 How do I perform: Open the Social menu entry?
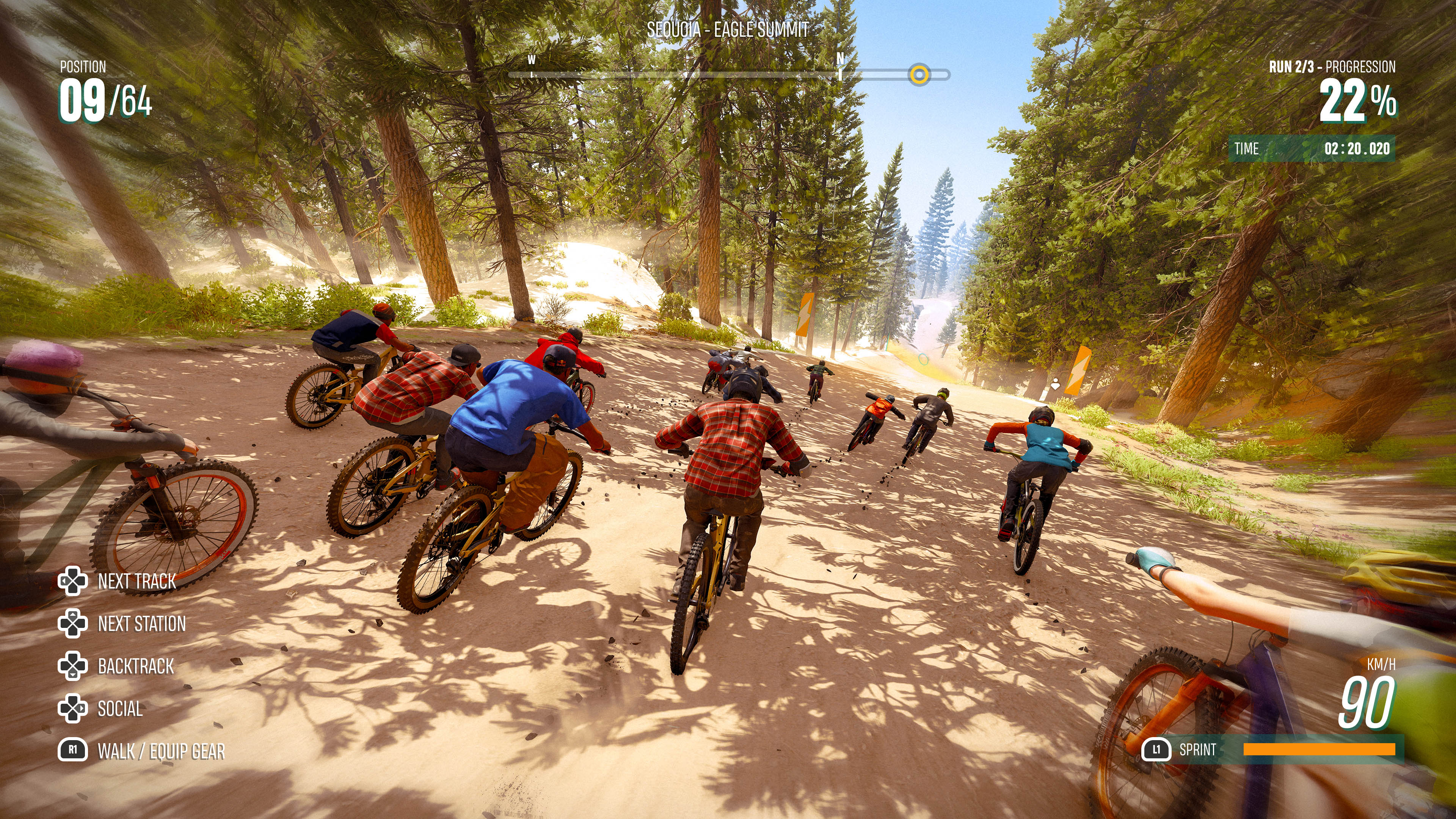120,709
